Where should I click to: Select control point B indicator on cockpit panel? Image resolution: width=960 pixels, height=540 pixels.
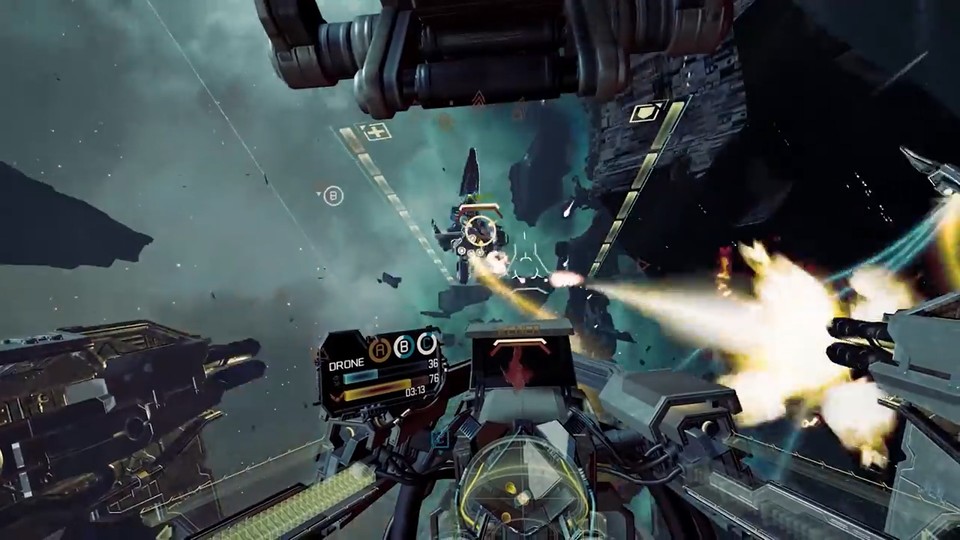(403, 347)
